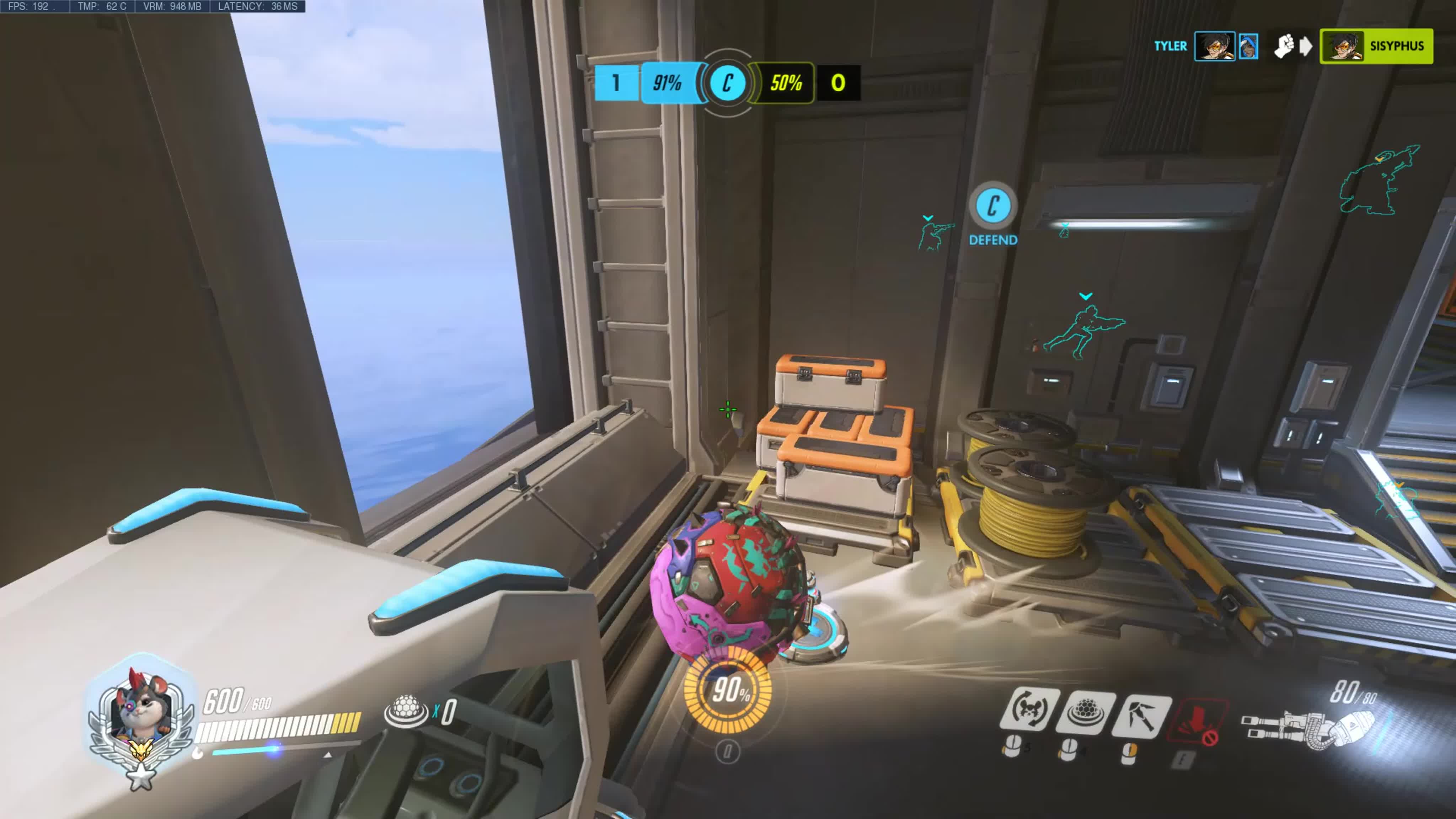Select the melee fist icon in the kill feed

[x=1284, y=46]
